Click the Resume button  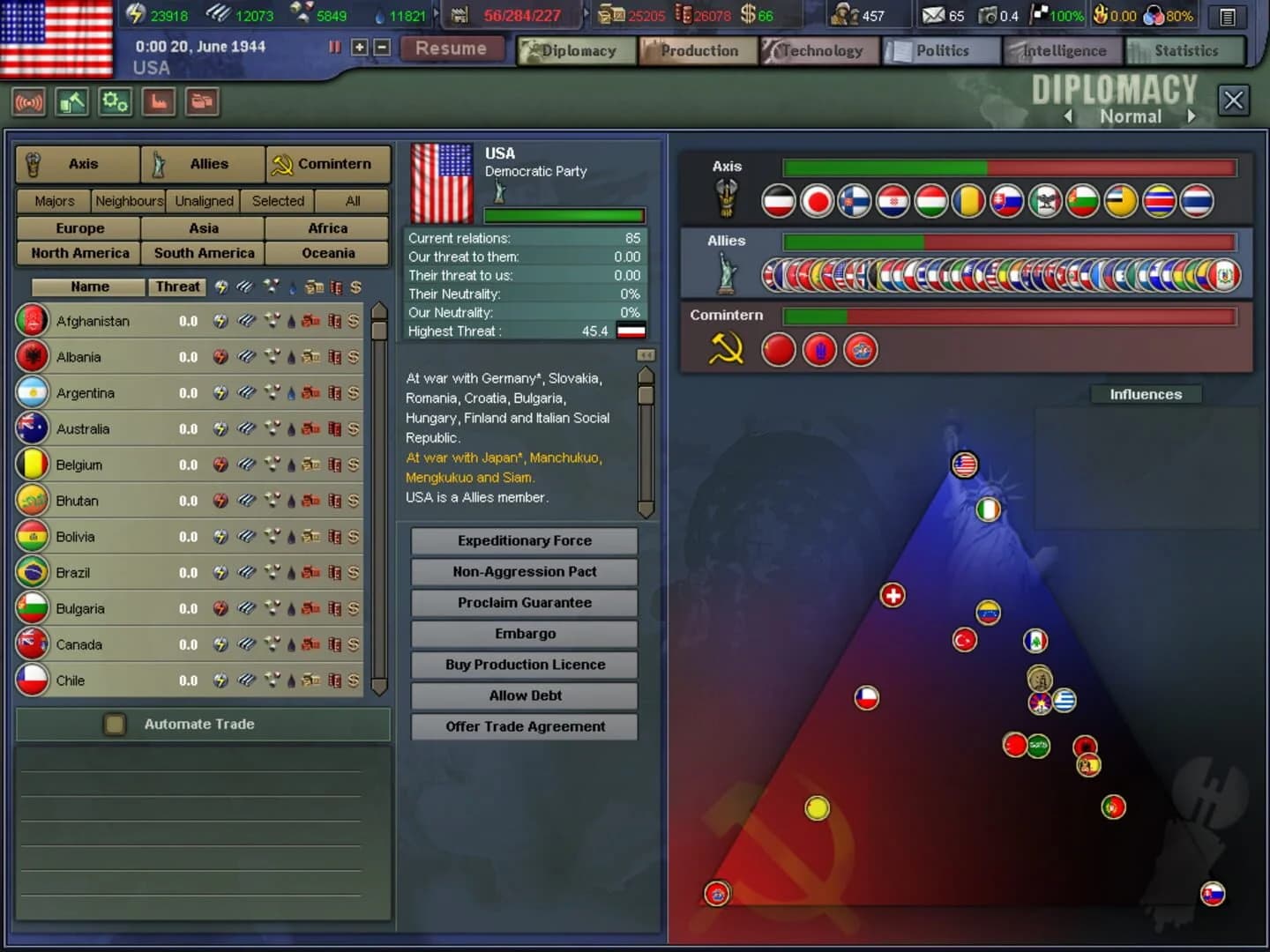(x=452, y=48)
